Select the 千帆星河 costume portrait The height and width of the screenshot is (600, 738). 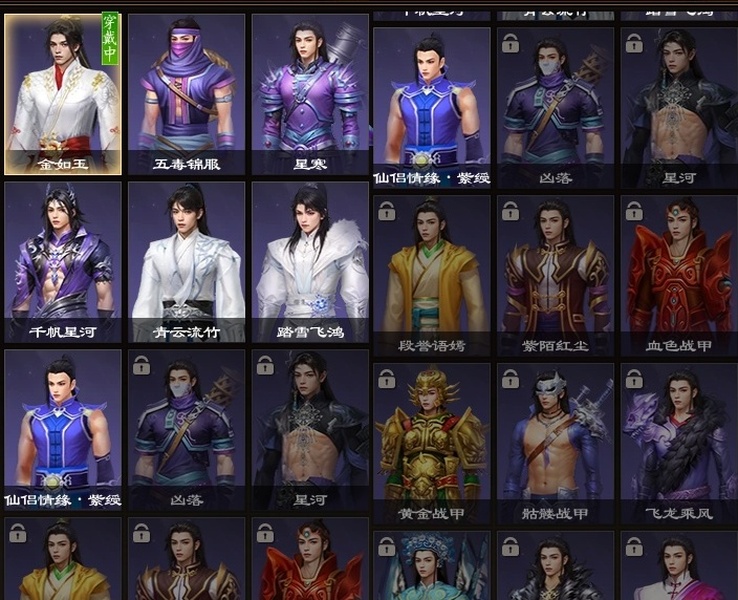tap(63, 262)
